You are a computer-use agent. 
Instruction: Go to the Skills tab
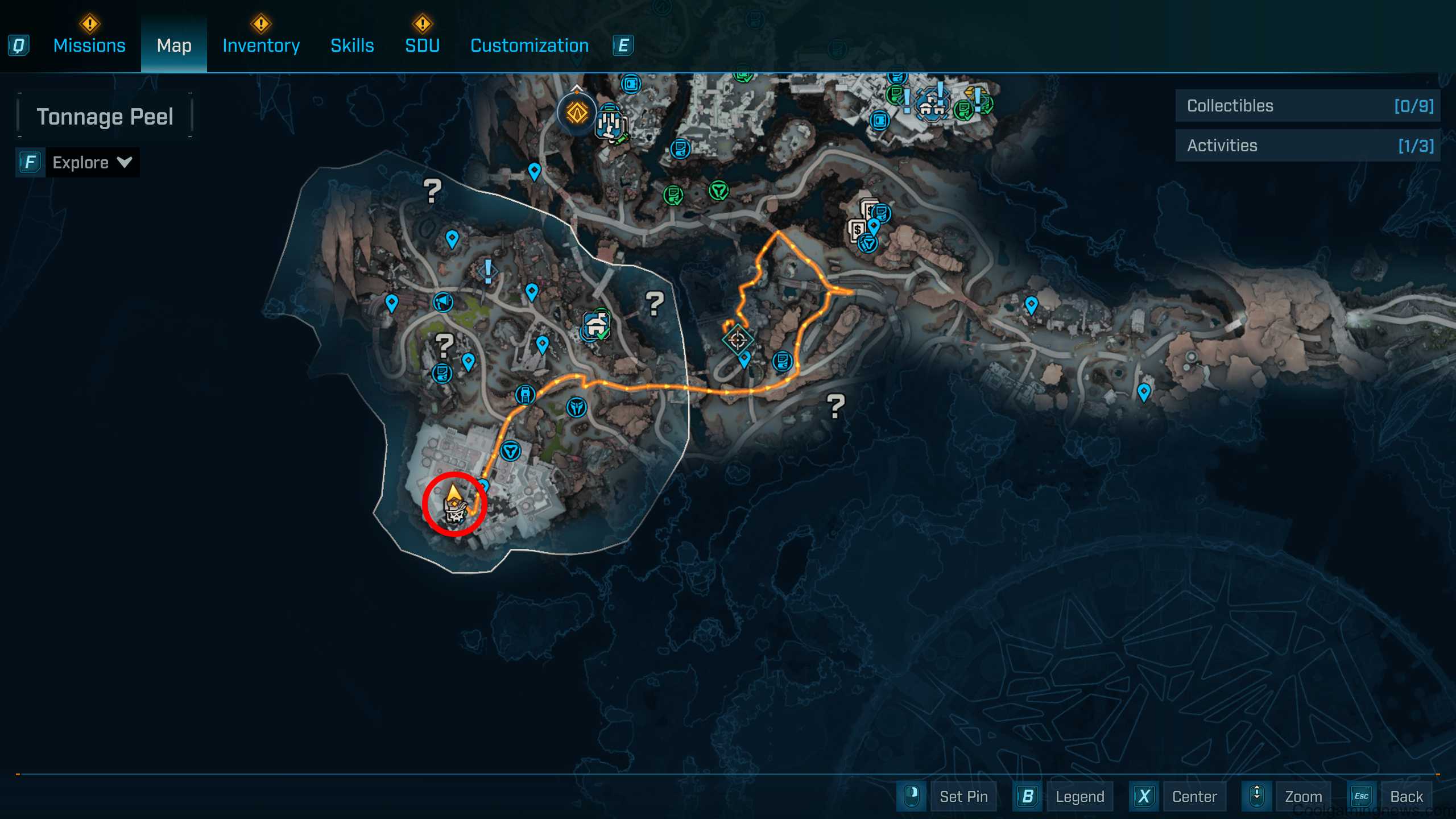point(352,45)
